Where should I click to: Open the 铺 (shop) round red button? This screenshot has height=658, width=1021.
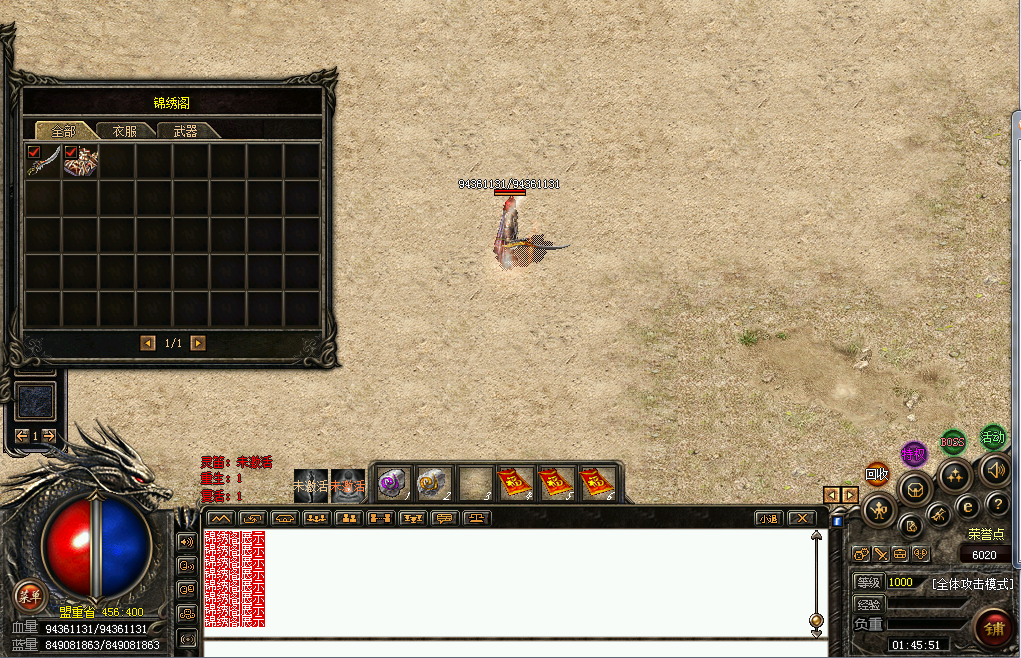pyautogui.click(x=995, y=628)
